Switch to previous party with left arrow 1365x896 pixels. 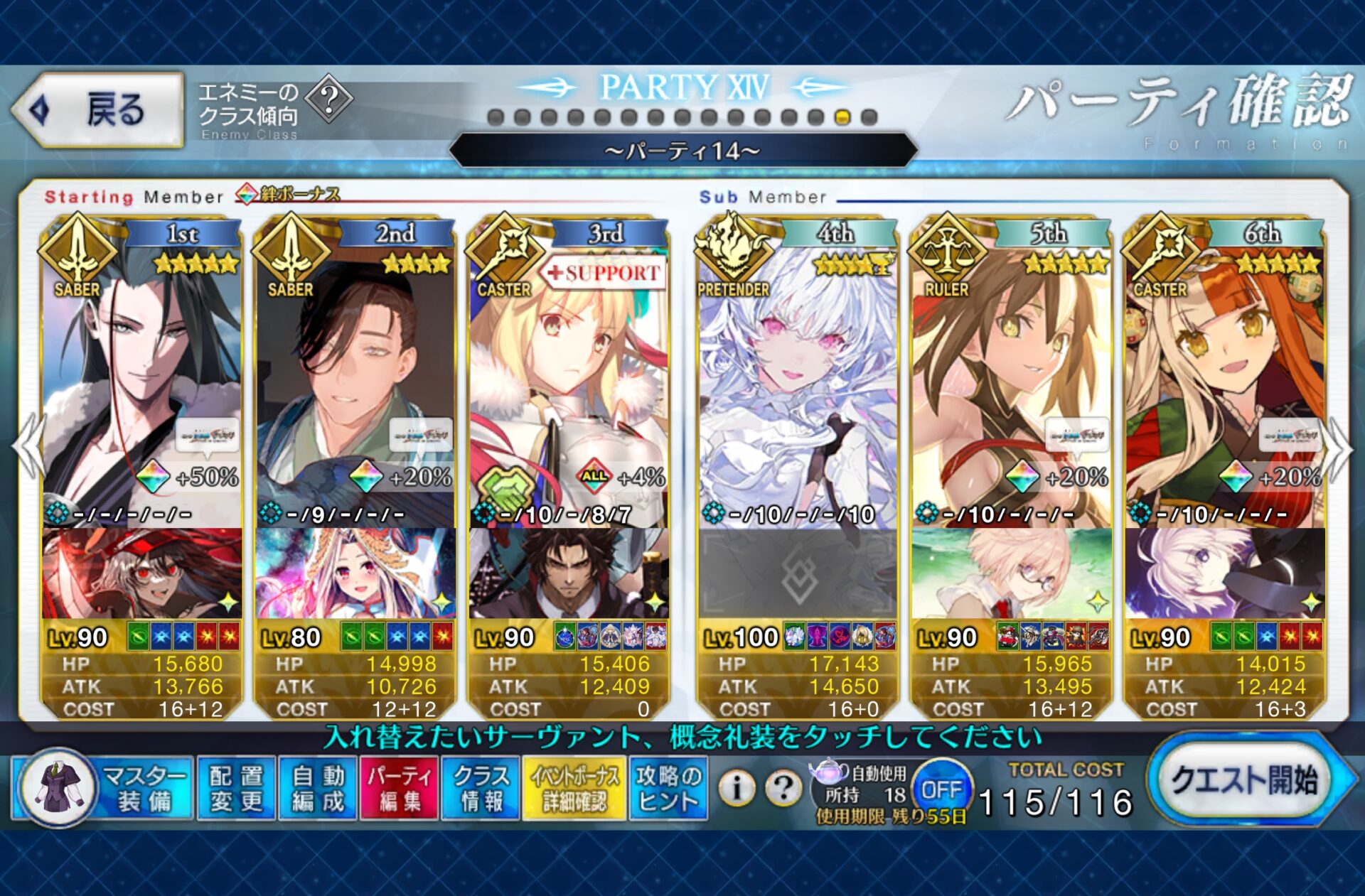pos(28,449)
